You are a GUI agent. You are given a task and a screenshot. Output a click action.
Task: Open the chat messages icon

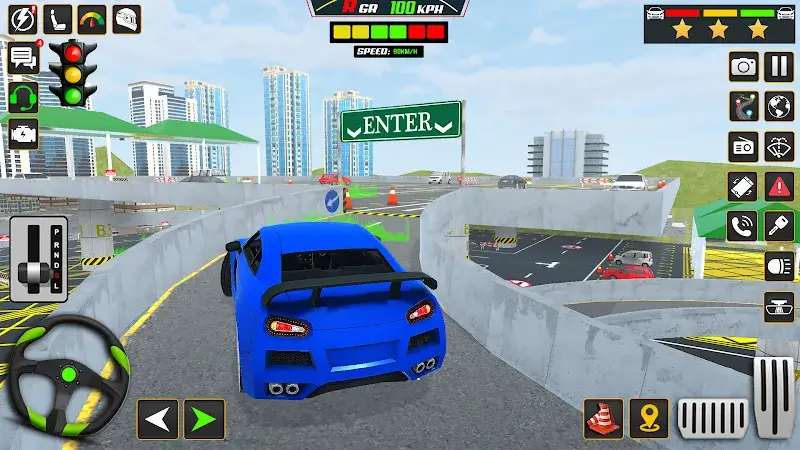[x=22, y=57]
